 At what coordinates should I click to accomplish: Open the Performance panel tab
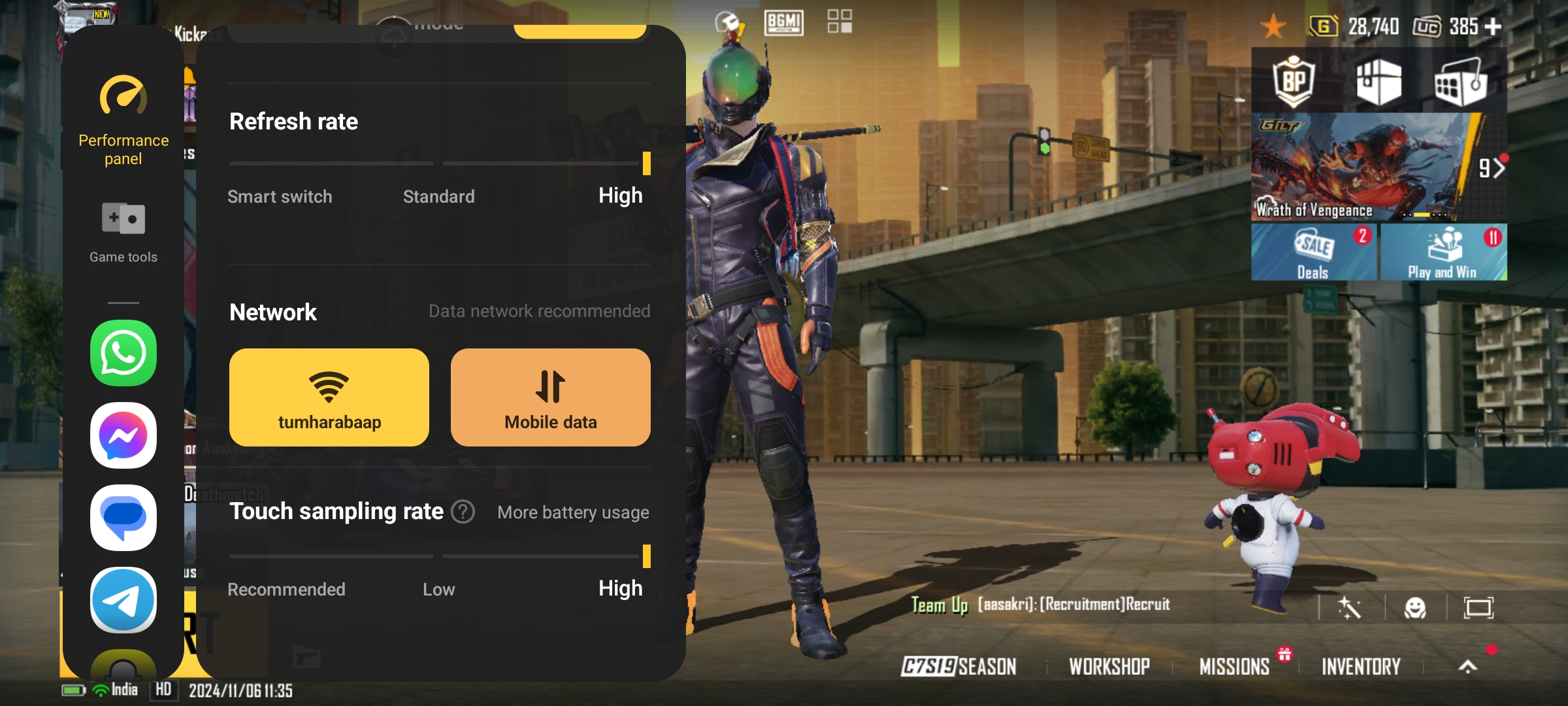123,121
